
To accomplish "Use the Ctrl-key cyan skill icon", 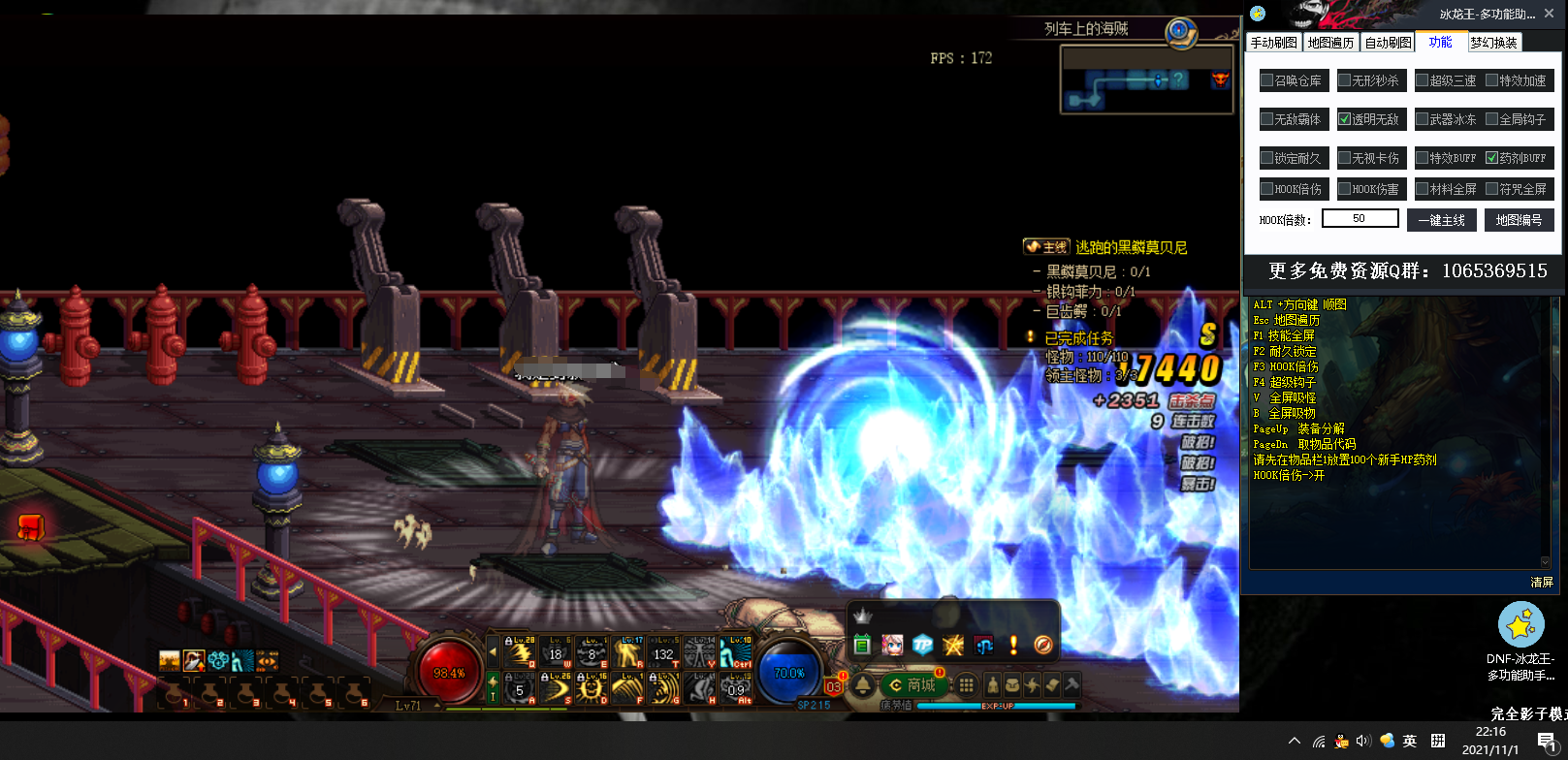I will point(736,653).
